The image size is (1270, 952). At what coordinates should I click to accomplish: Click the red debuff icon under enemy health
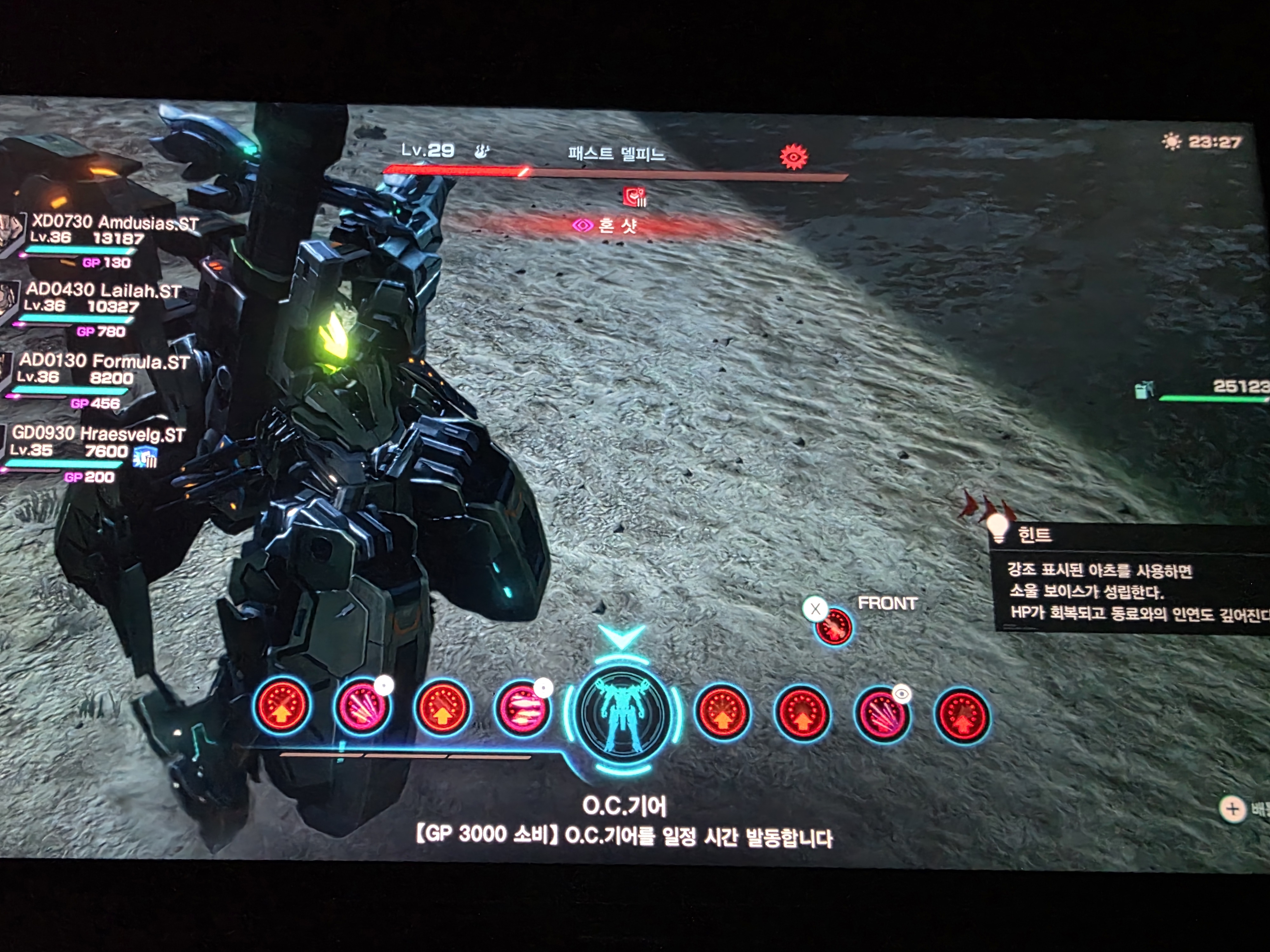[x=634, y=197]
